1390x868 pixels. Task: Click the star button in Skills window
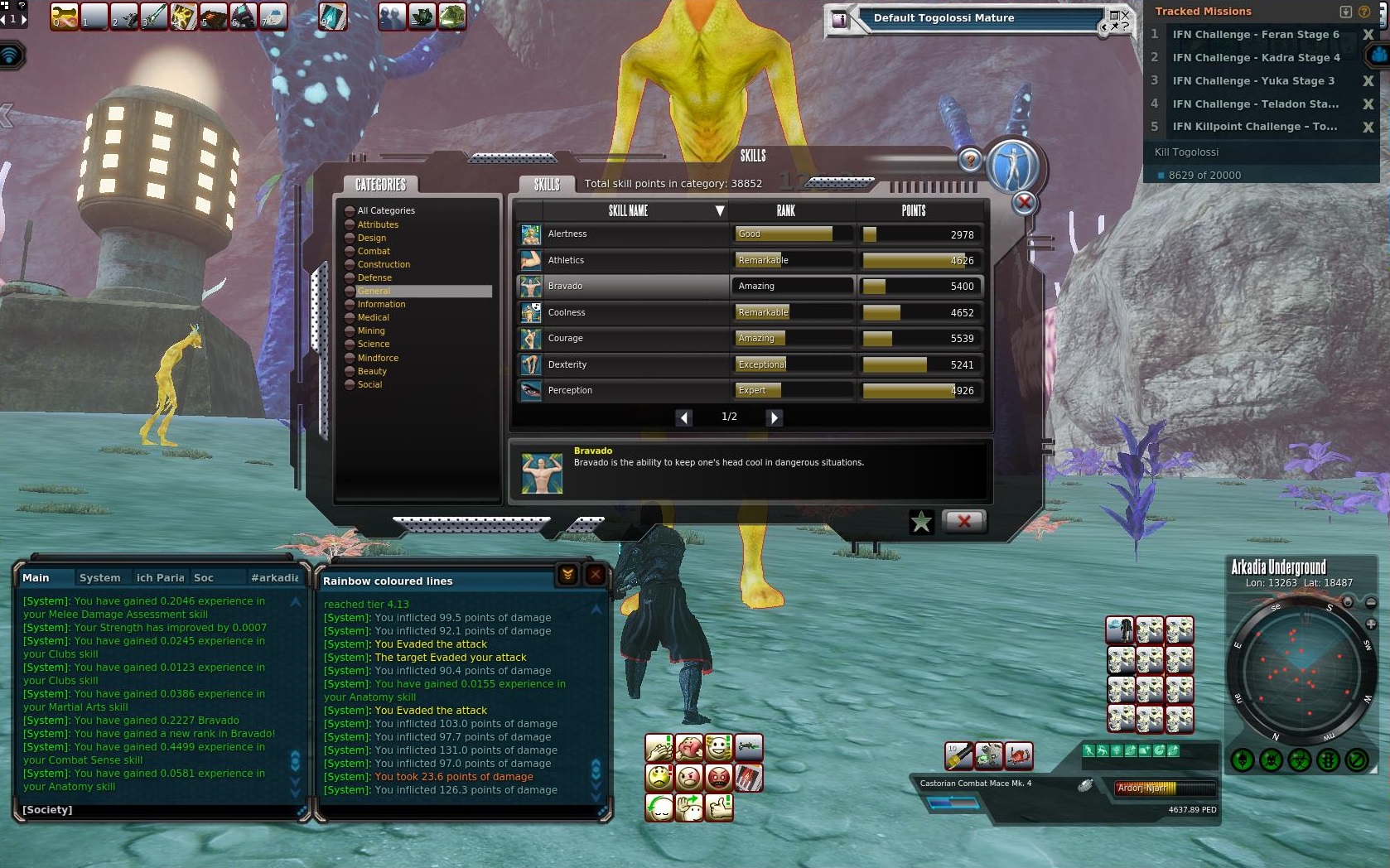tap(921, 521)
